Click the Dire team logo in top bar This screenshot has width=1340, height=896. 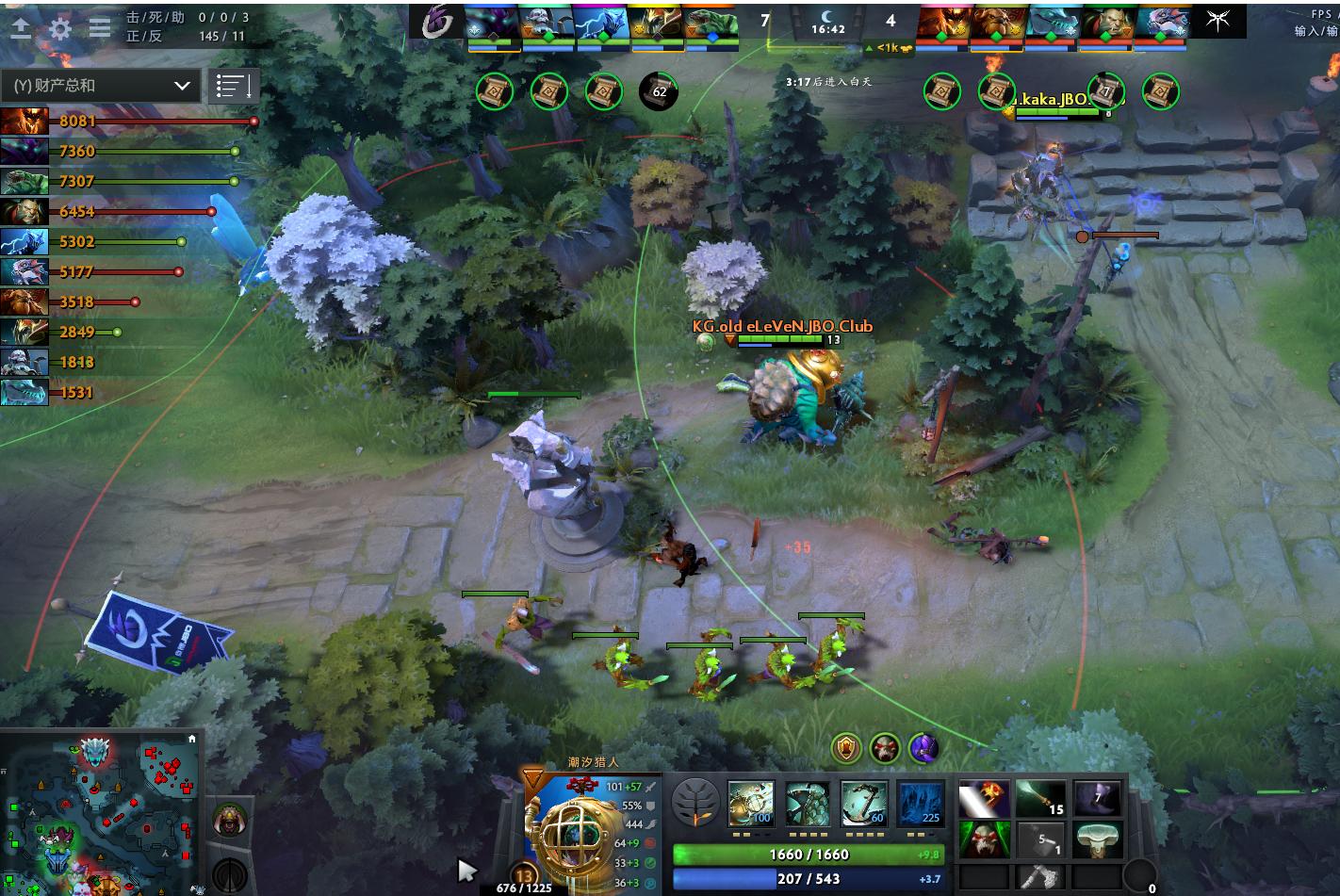coord(1217,21)
